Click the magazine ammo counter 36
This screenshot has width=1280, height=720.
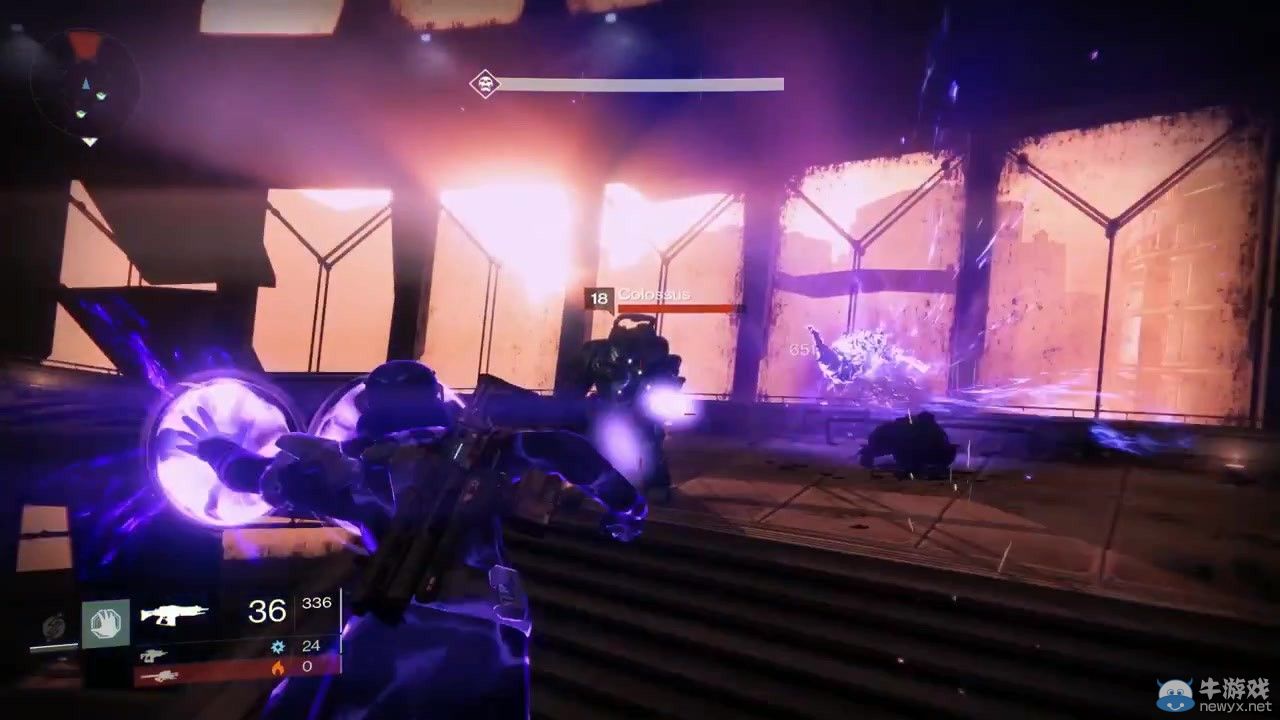click(264, 610)
